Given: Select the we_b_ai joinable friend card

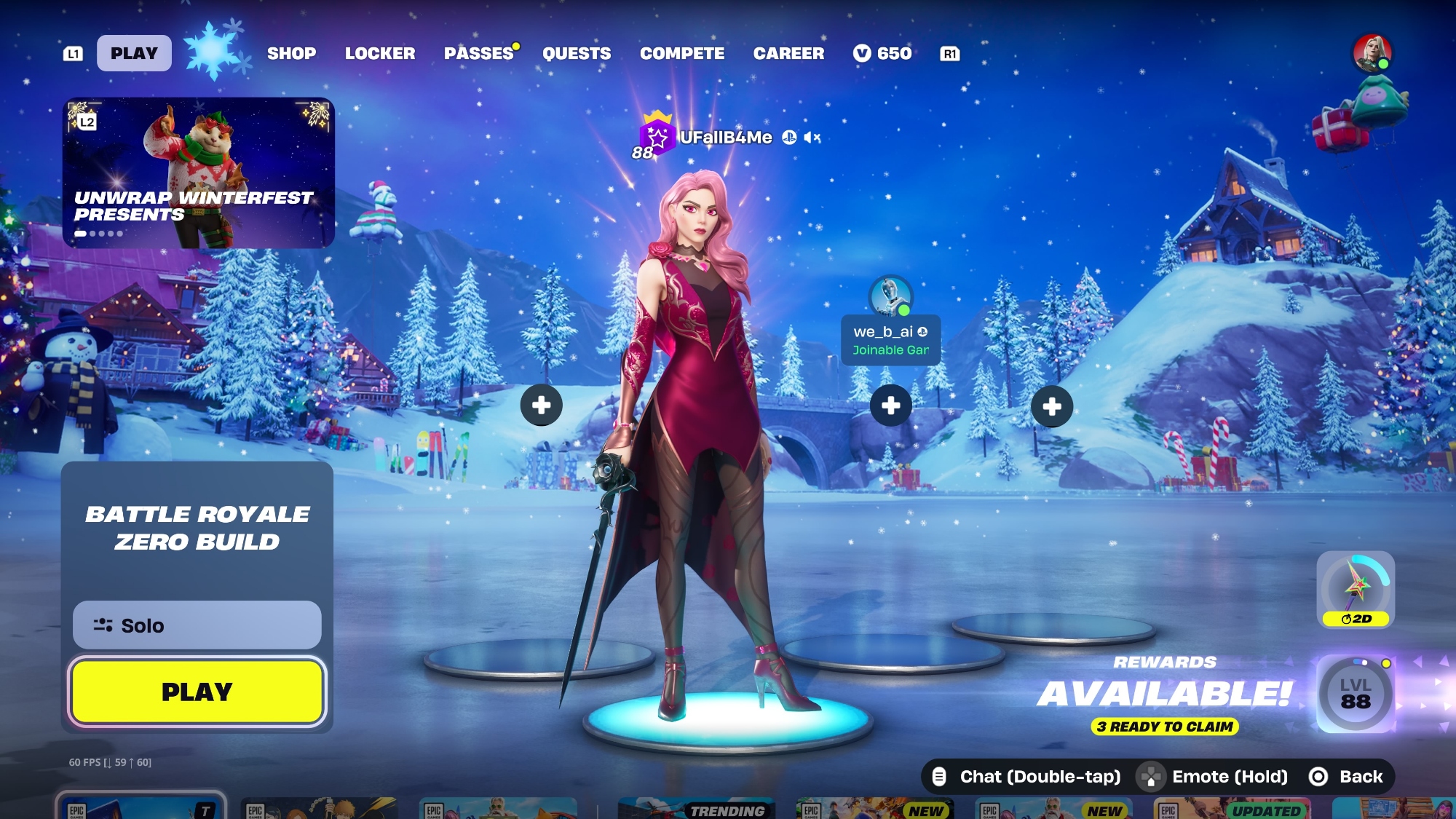Looking at the screenshot, I should 890,340.
